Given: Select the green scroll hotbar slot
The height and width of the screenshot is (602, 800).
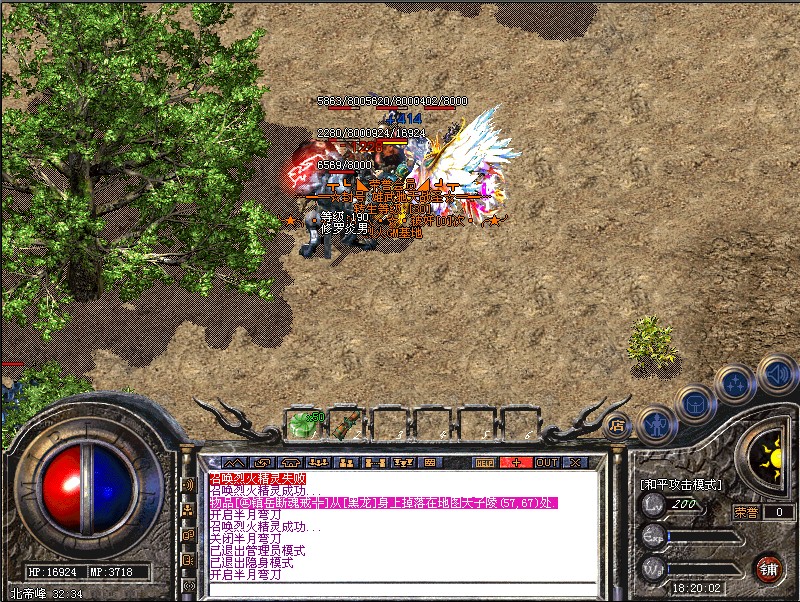Looking at the screenshot, I should (345, 424).
